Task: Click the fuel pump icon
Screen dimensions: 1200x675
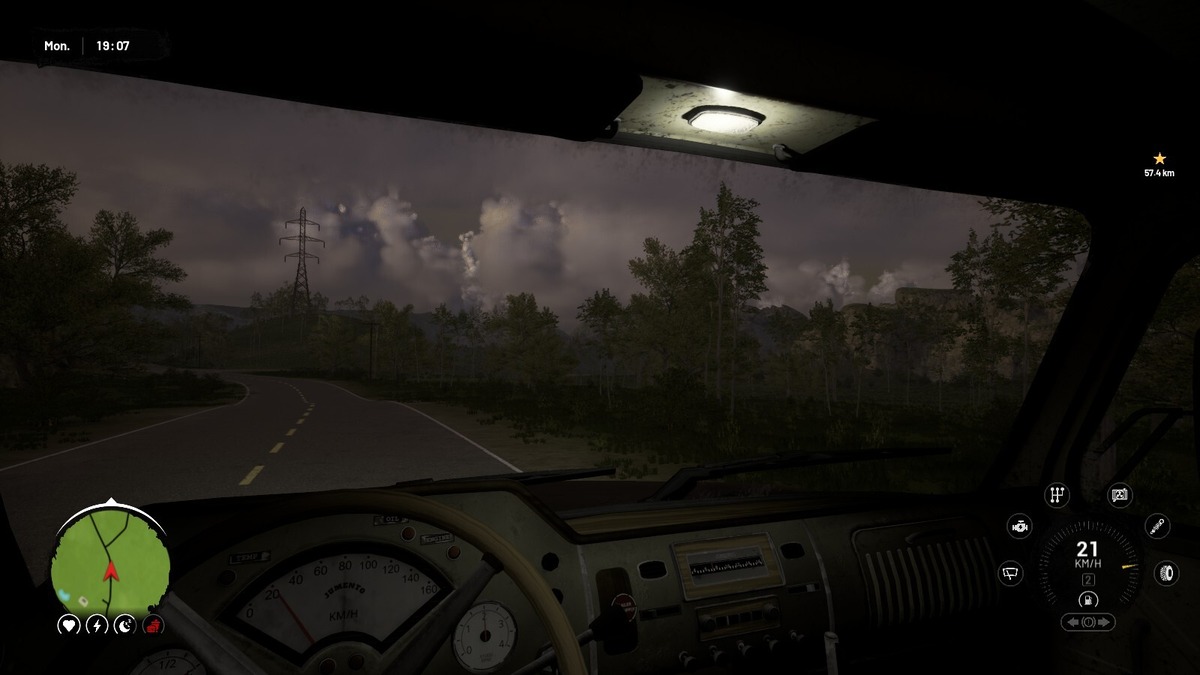Action: [x=1088, y=600]
